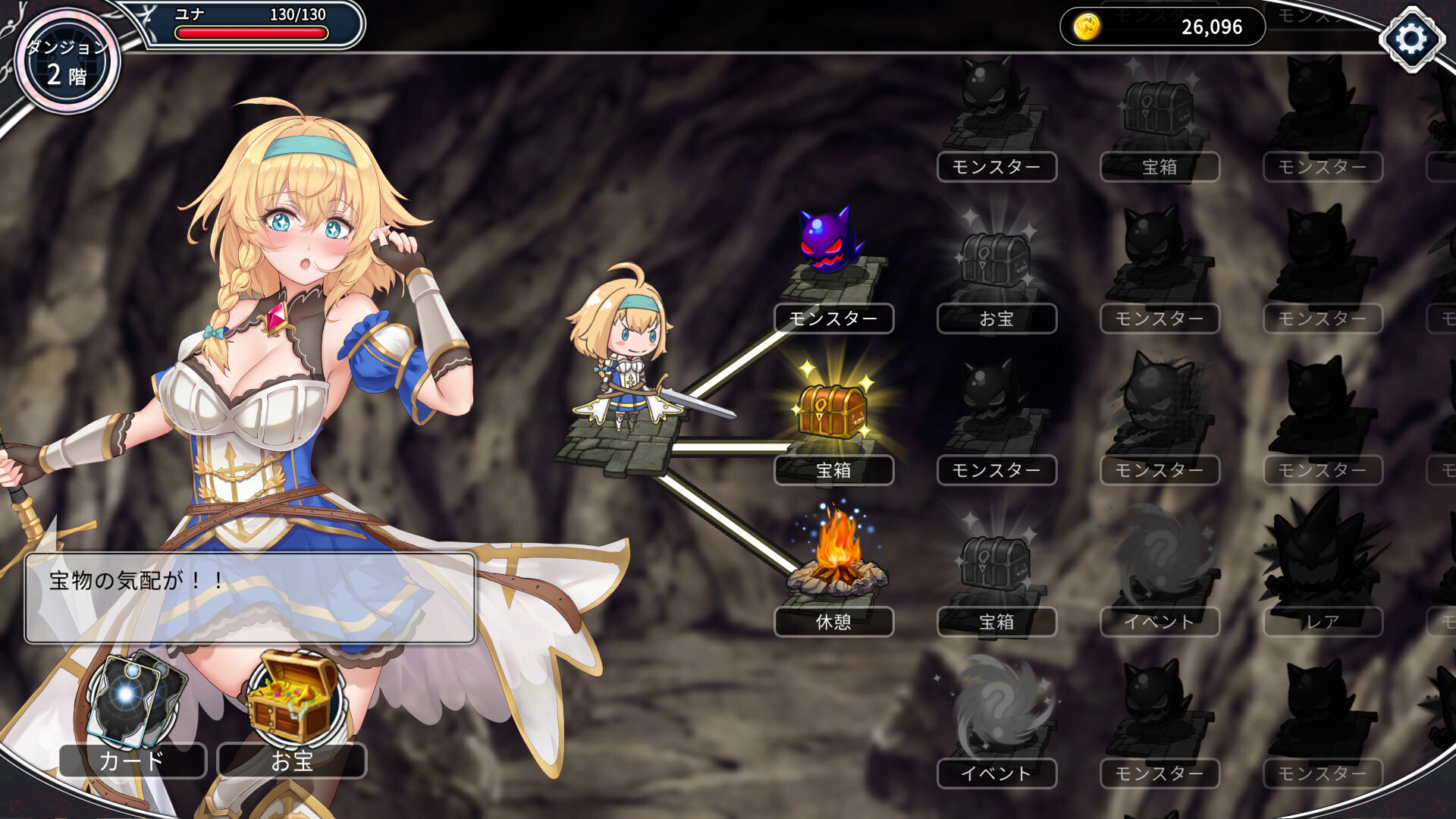
Task: Click Yuna's red HP bar
Action: [254, 31]
